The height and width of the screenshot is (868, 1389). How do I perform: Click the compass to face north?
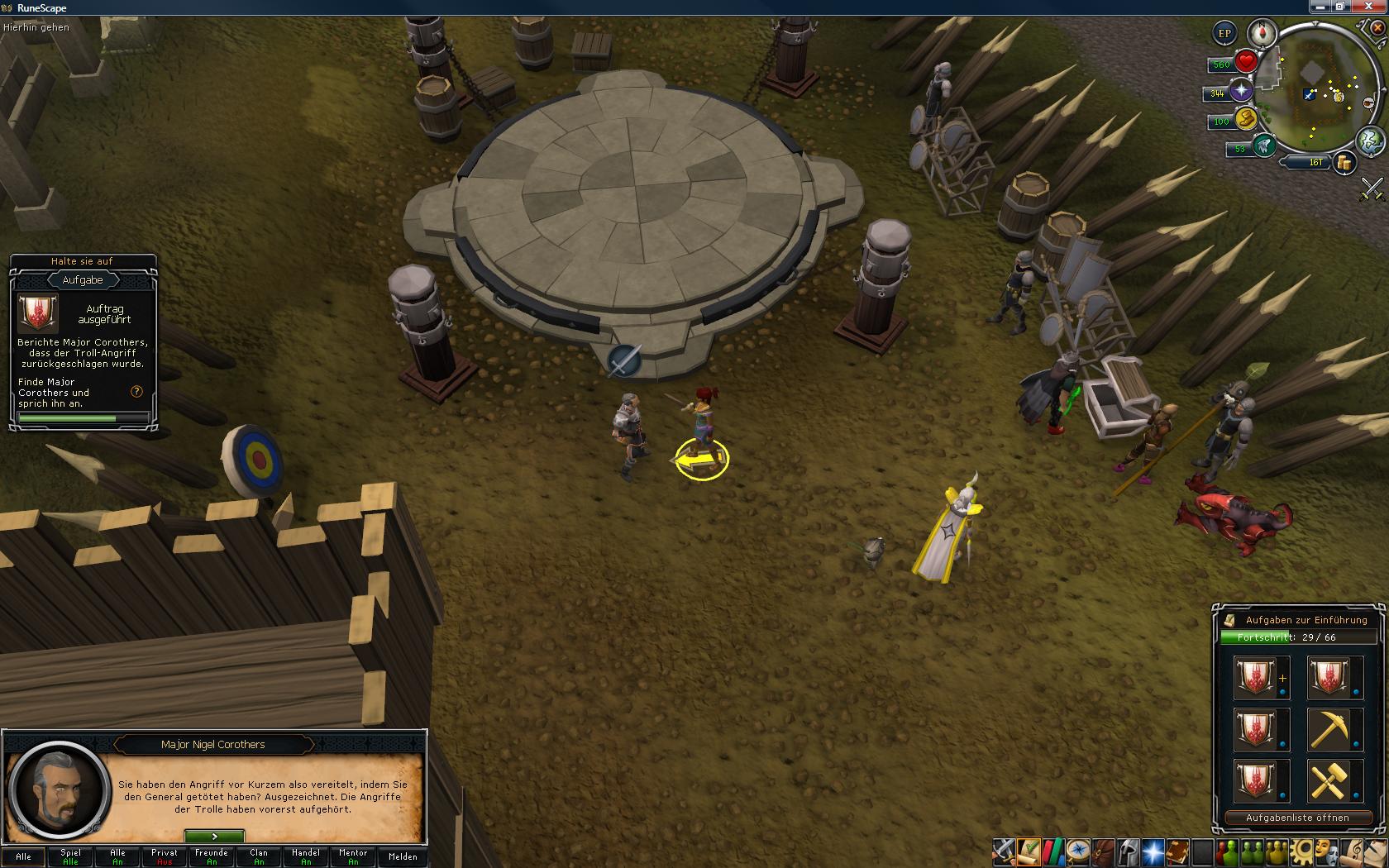click(1263, 33)
